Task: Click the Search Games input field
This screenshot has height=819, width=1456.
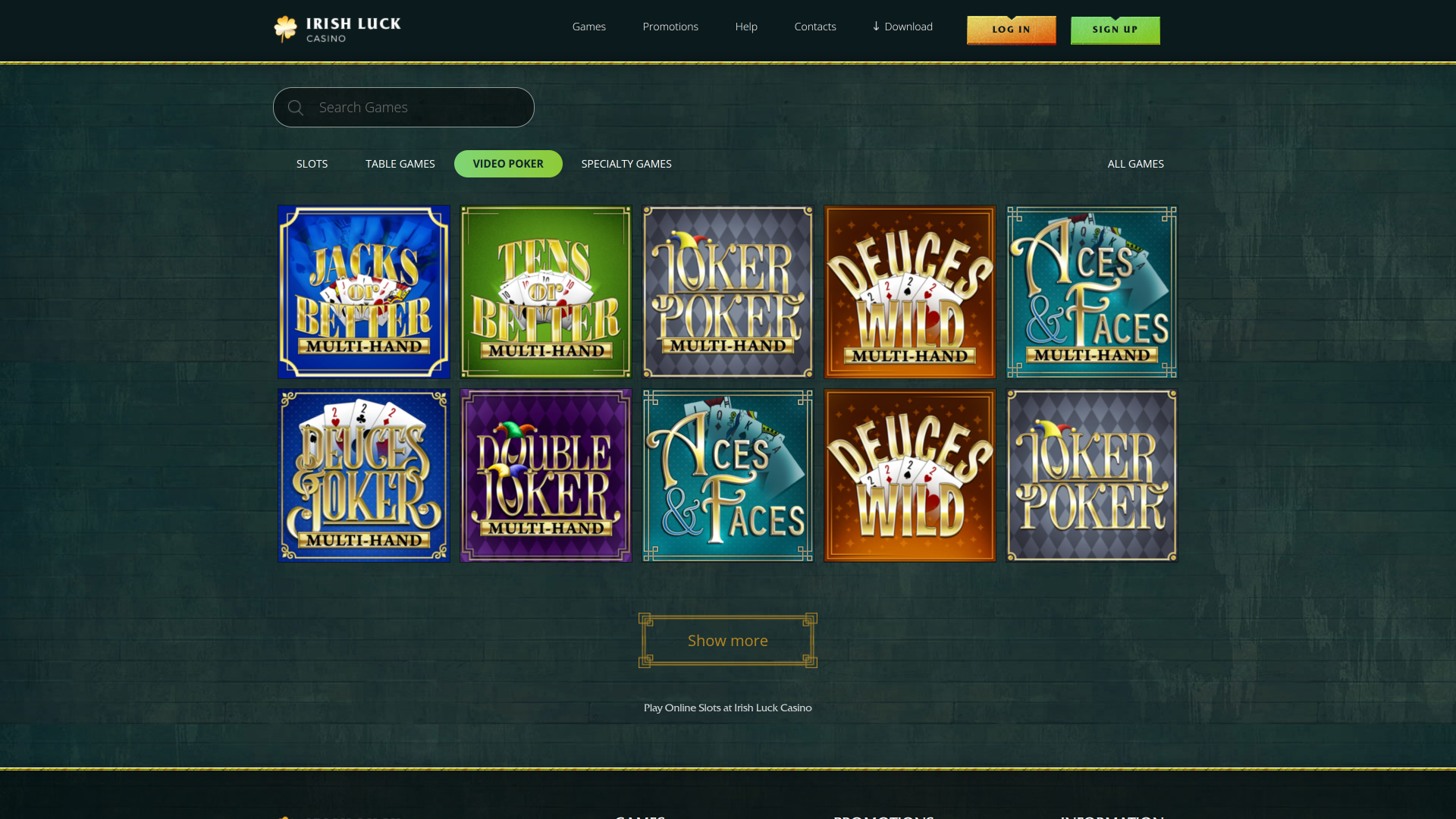Action: [x=403, y=107]
